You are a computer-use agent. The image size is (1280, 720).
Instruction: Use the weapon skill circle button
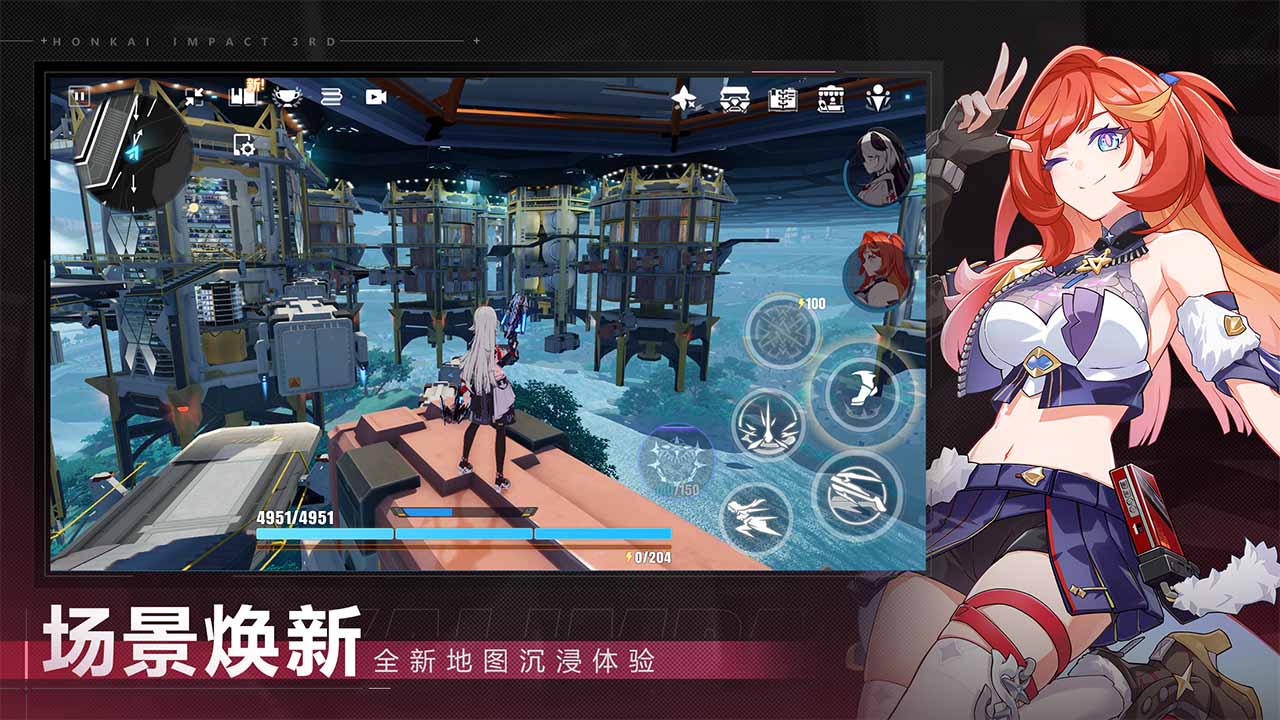(x=782, y=330)
